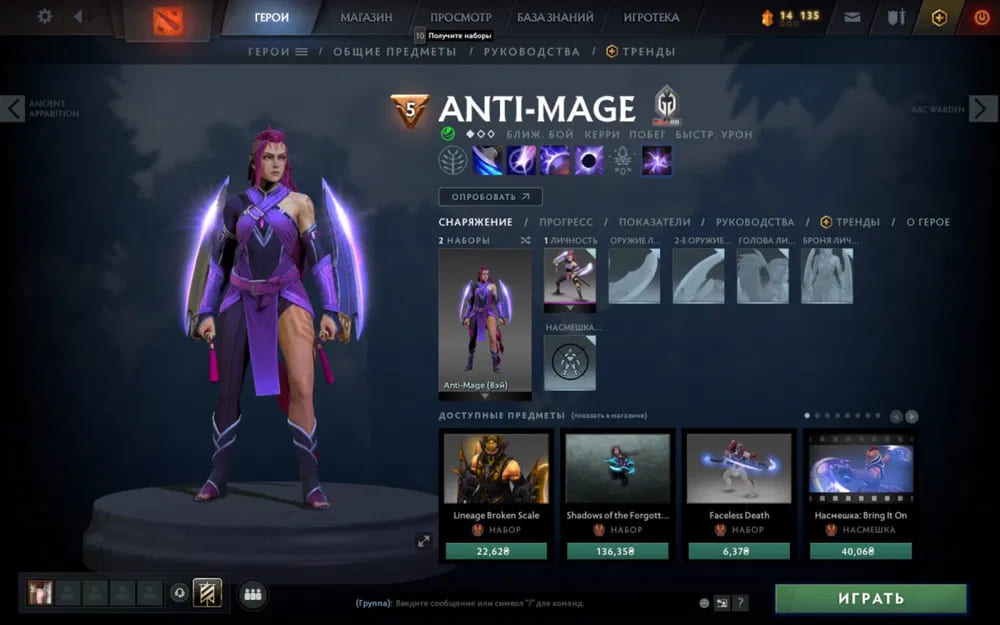Select the Lineage Broken Scale set
Viewport: 1000px width, 625px height.
(496, 469)
